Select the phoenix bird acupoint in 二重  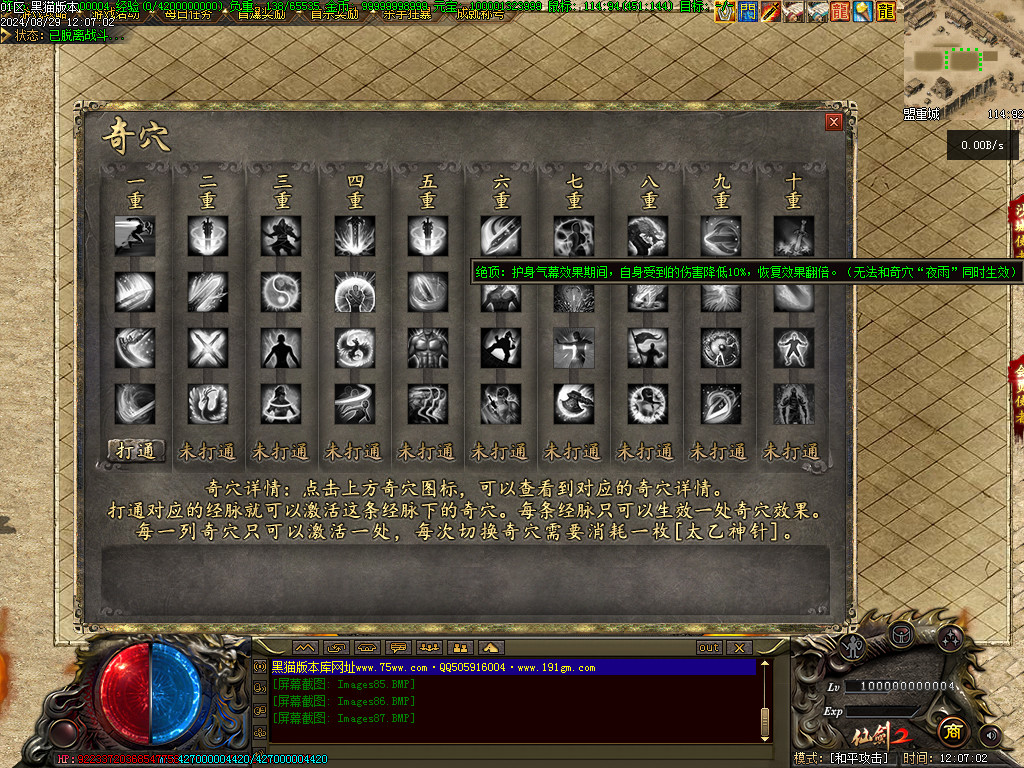(208, 403)
